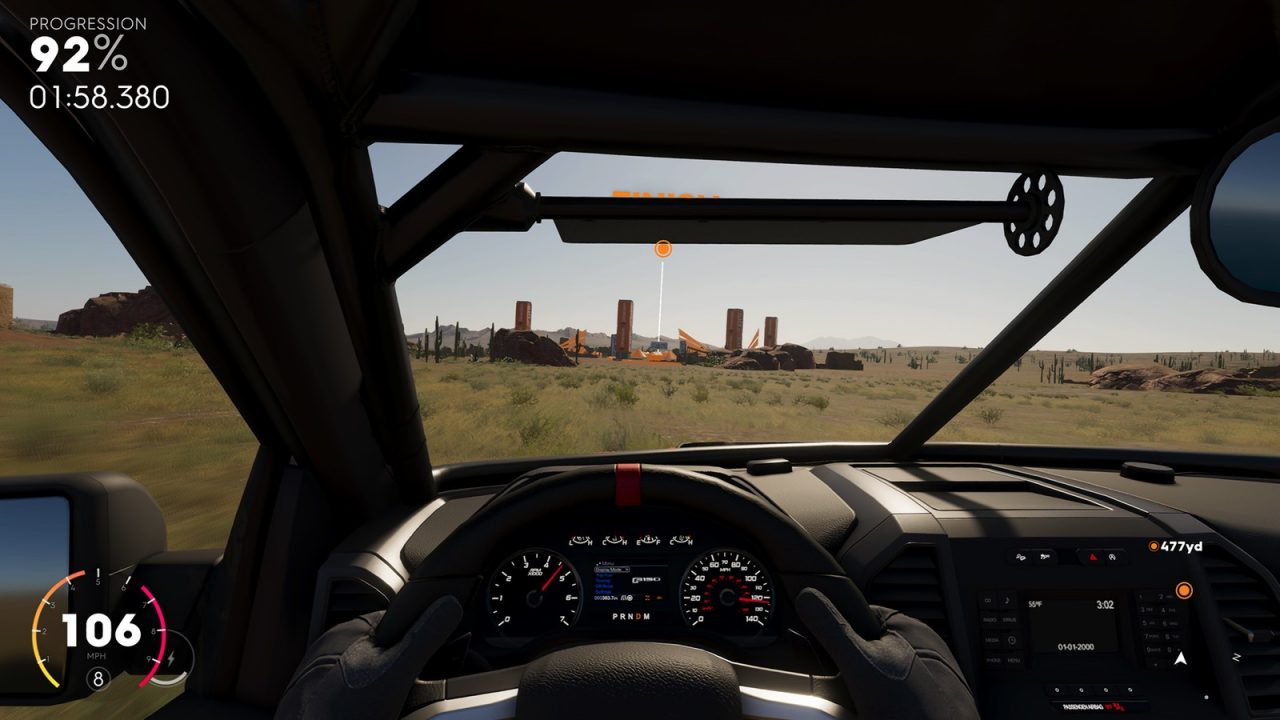Switch to the RADIO tab on the stereo
1280x720 pixels.
[987, 620]
